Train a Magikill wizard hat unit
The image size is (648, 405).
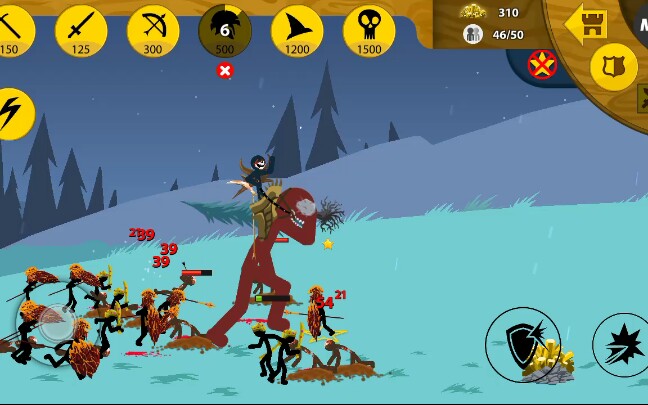point(297,30)
